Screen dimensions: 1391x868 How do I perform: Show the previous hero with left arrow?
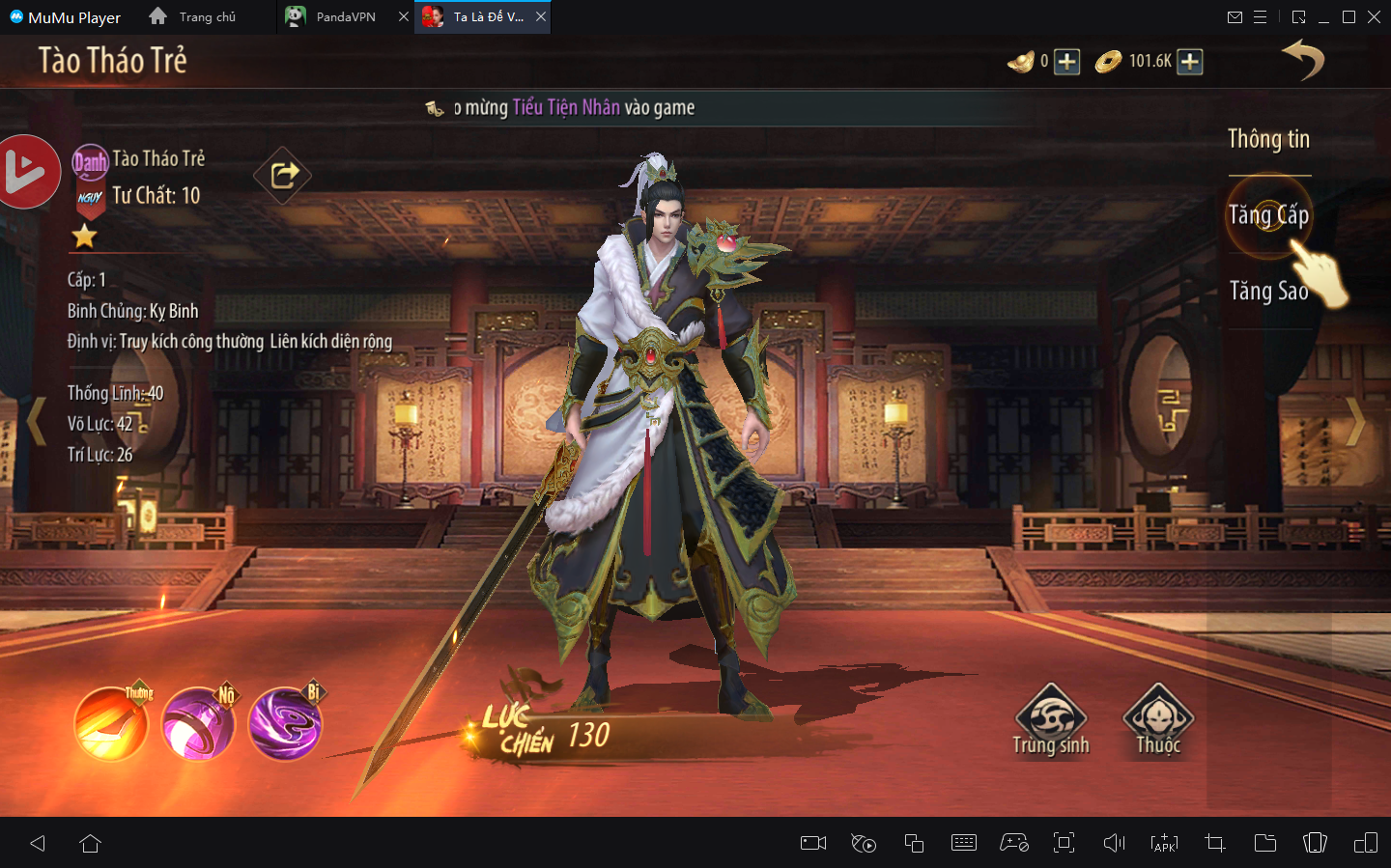37,421
